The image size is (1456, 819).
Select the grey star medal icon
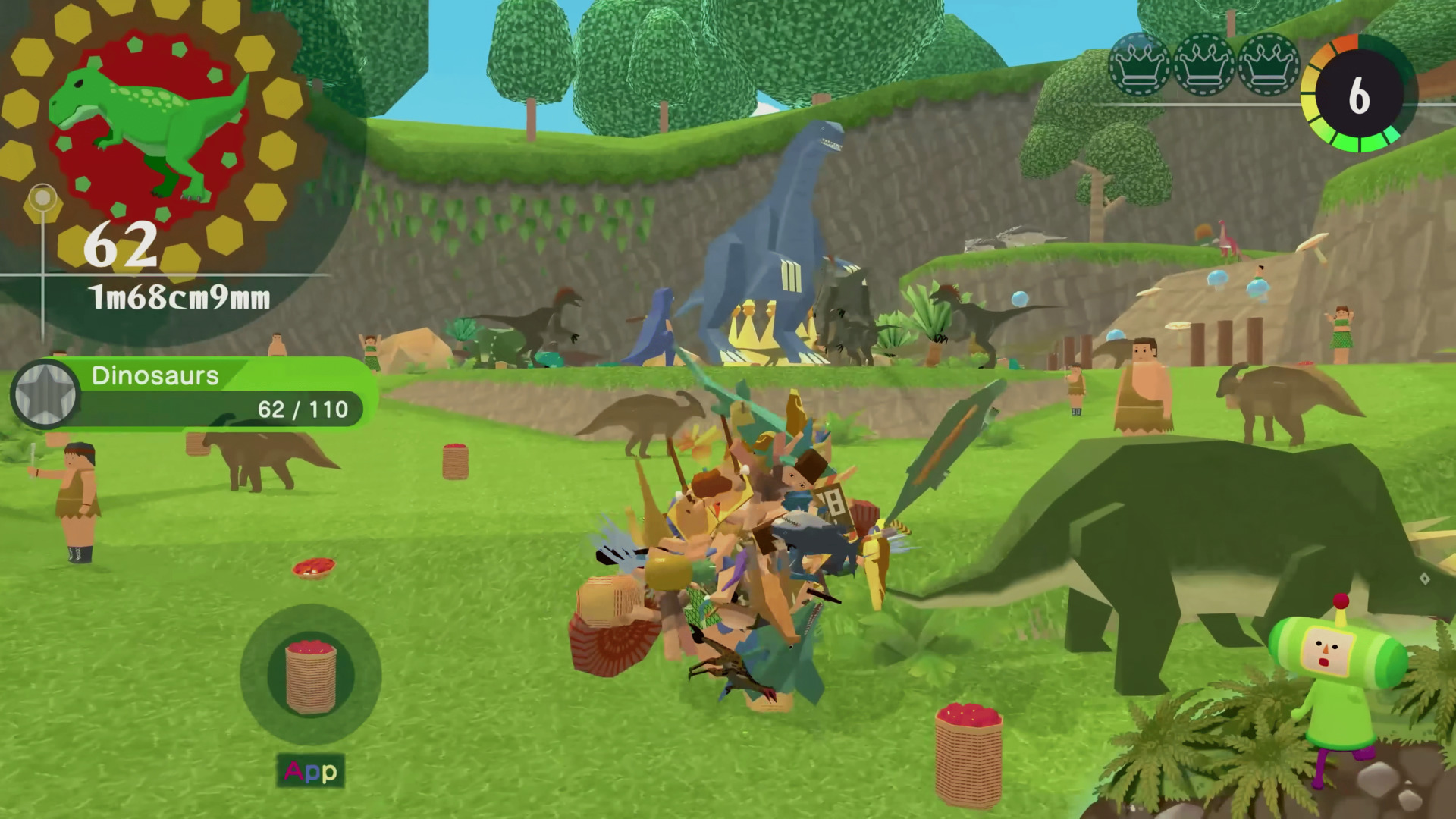point(45,394)
